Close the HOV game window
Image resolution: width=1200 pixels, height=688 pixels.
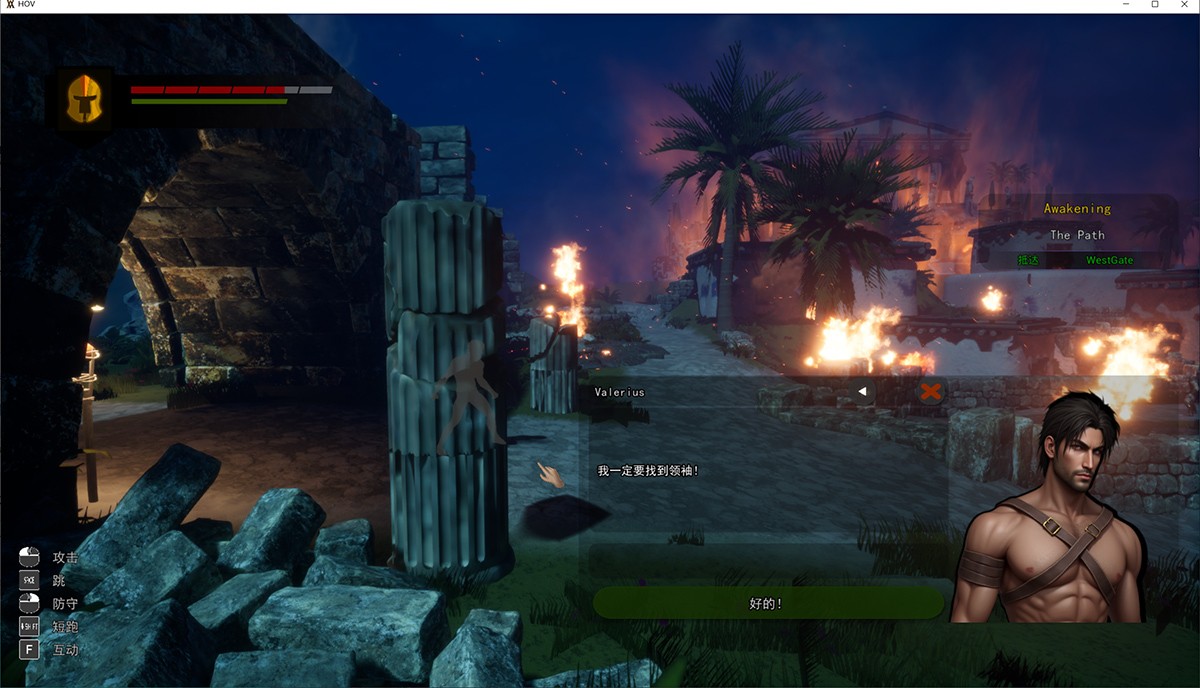pos(1183,6)
